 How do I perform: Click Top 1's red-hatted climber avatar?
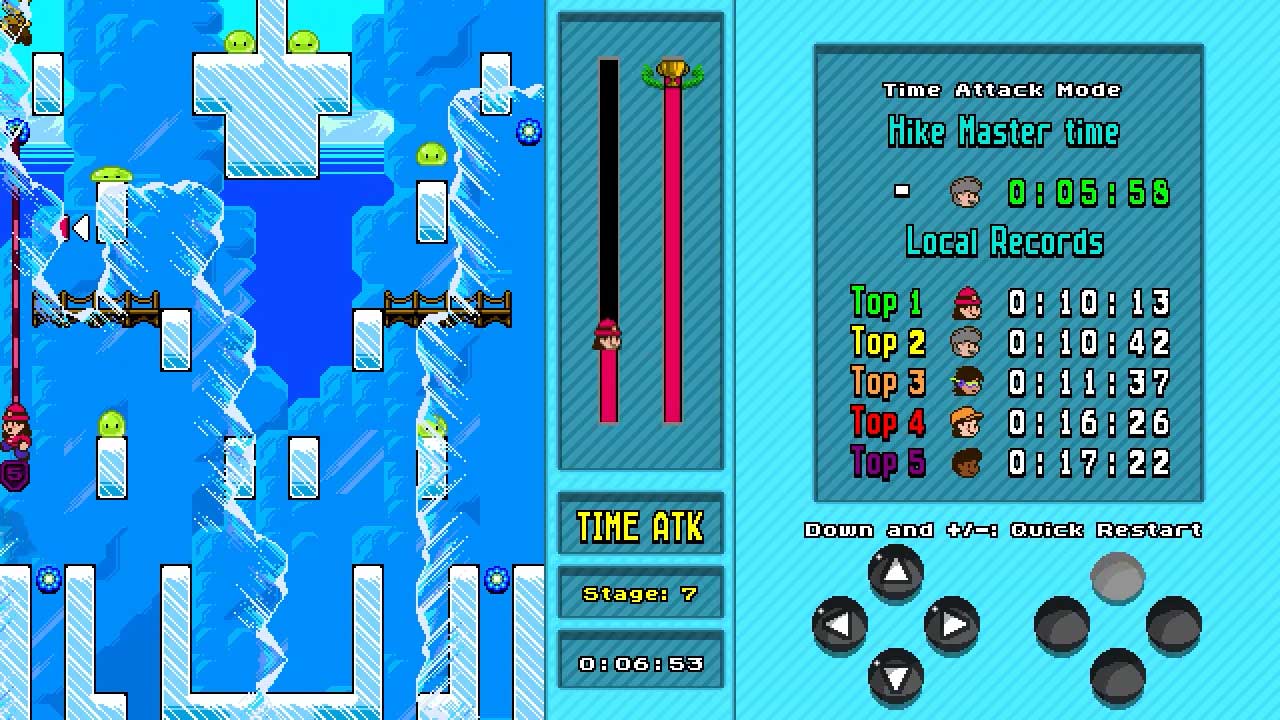click(966, 304)
